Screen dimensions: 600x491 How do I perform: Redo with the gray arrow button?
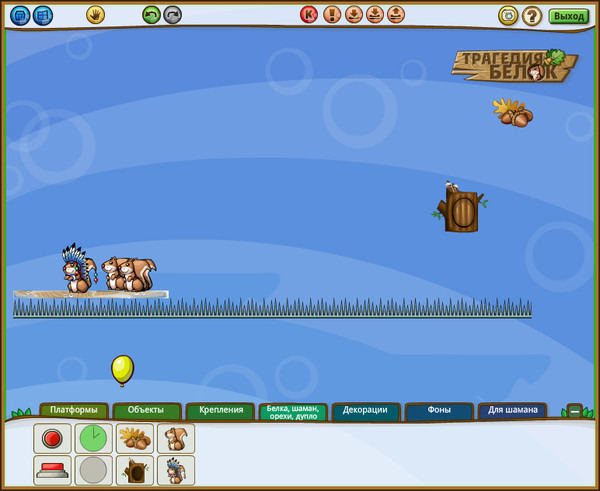coord(173,15)
